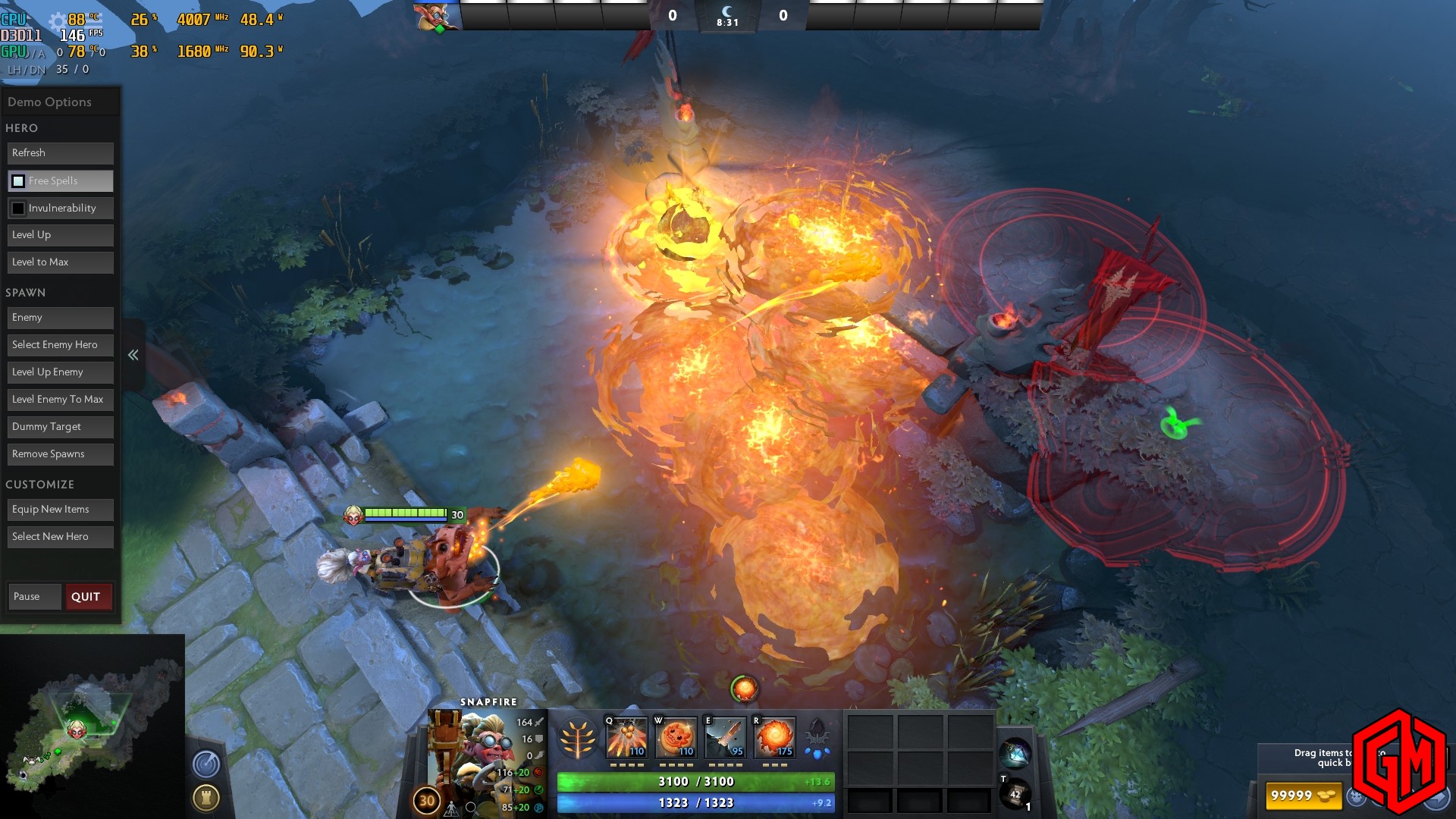
Task: Spawn a Dummy Target
Action: (61, 427)
